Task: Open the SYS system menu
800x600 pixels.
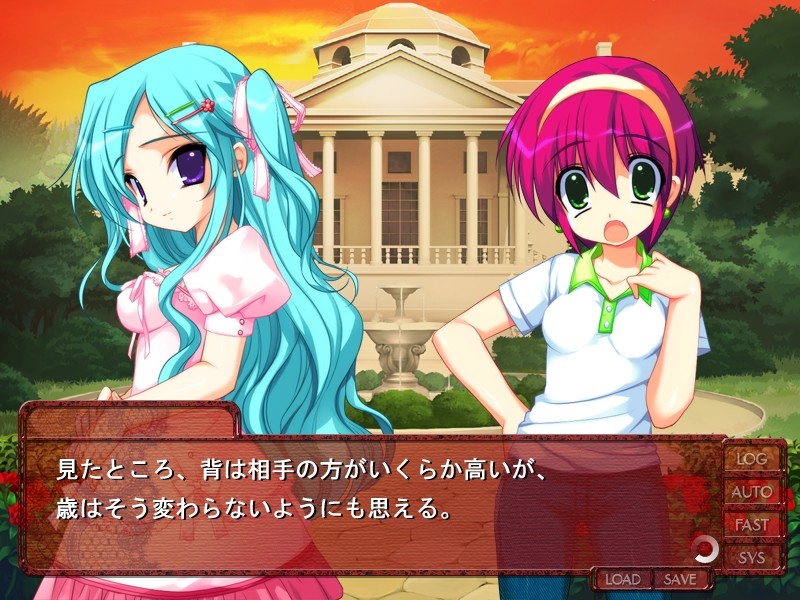Action: (752, 557)
